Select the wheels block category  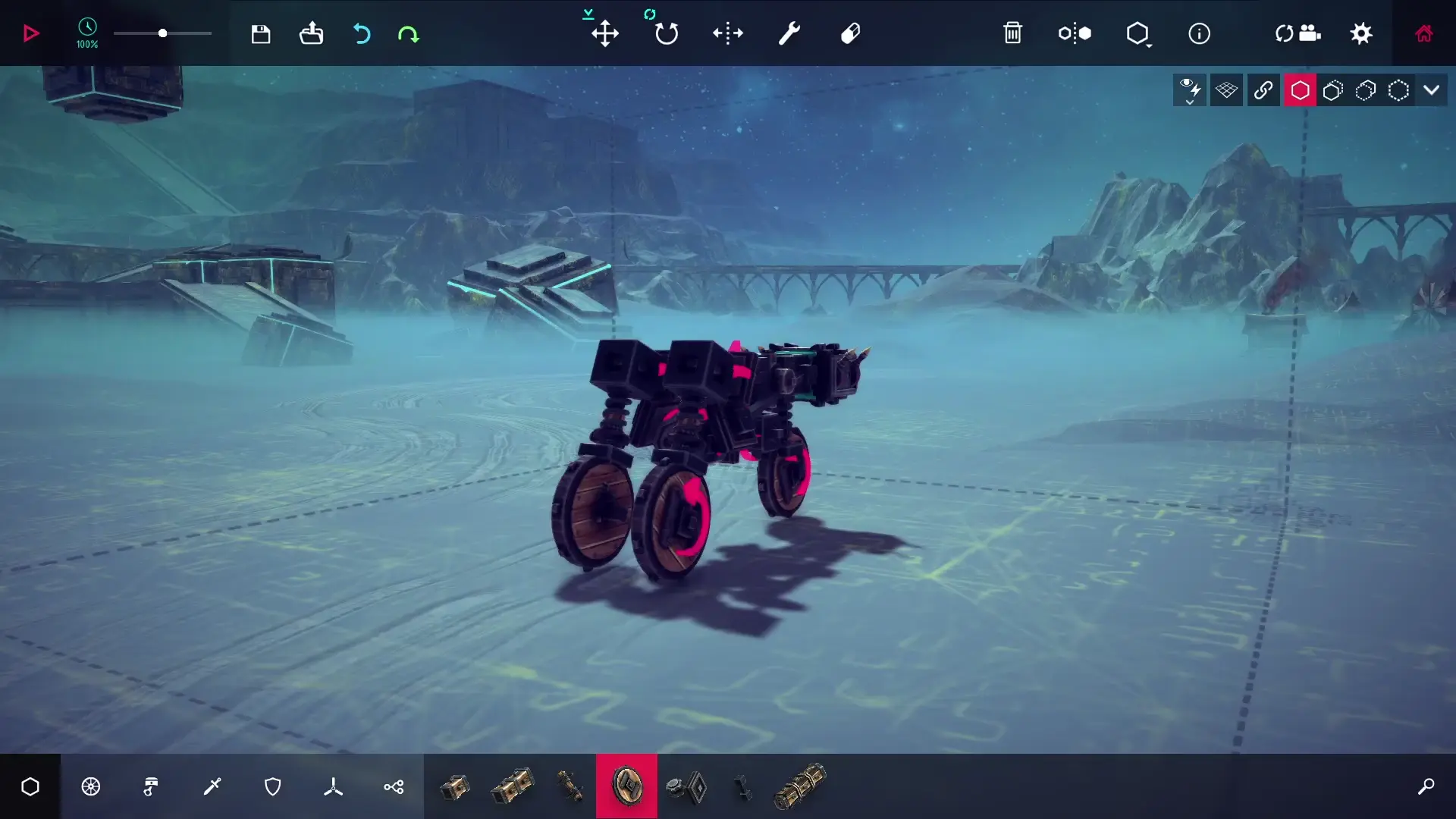pos(91,786)
